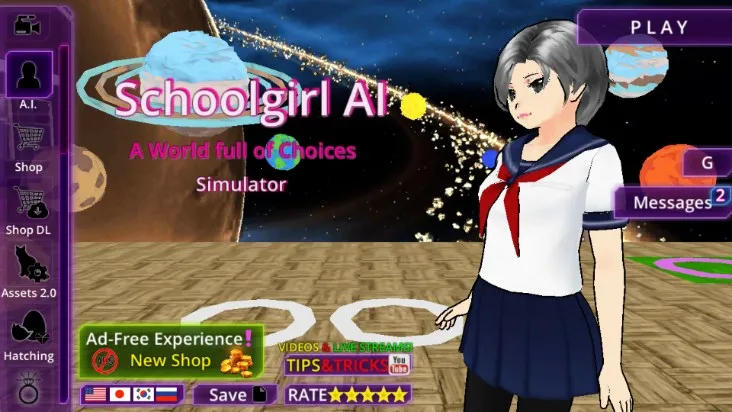Open the Ad-Free Experience New Shop banner
The width and height of the screenshot is (732, 412).
pyautogui.click(x=171, y=351)
